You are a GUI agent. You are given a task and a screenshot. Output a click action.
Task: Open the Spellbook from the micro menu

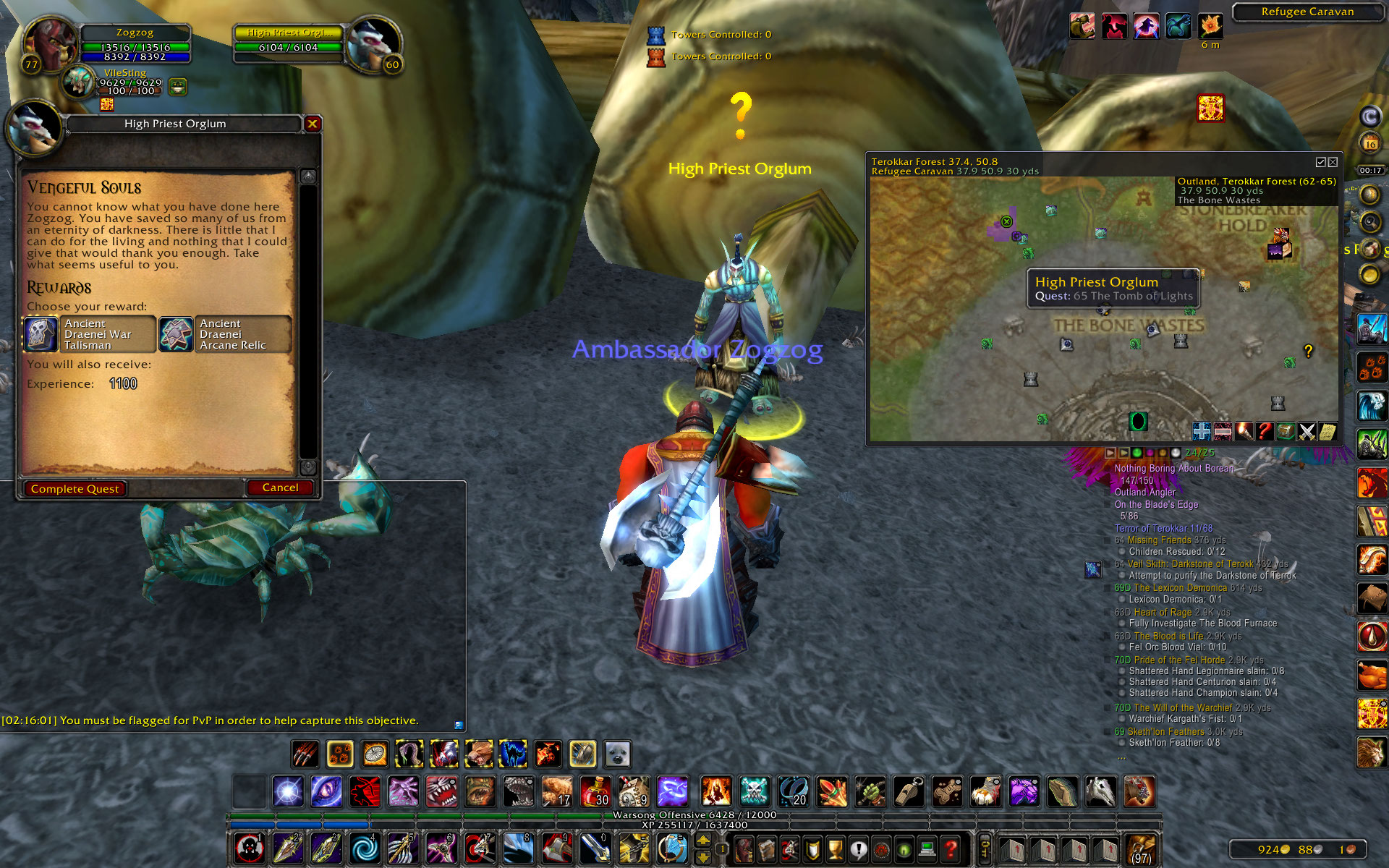click(766, 848)
